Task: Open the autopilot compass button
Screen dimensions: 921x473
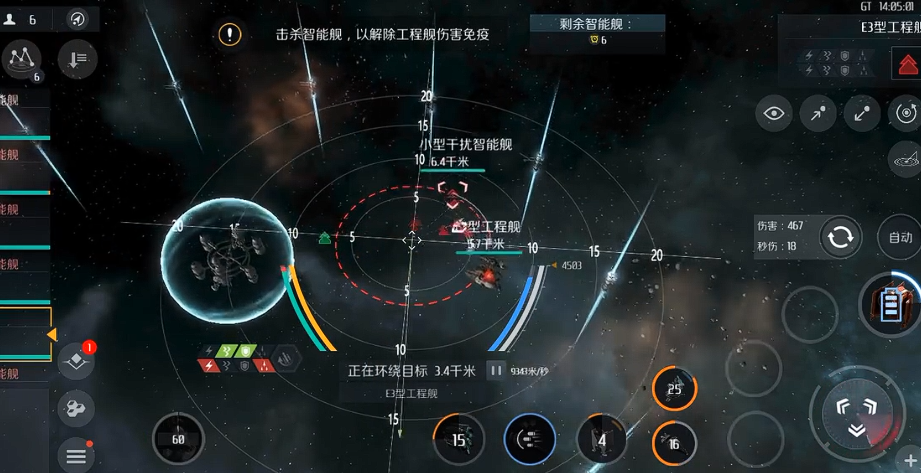Action: pyautogui.click(x=77, y=19)
